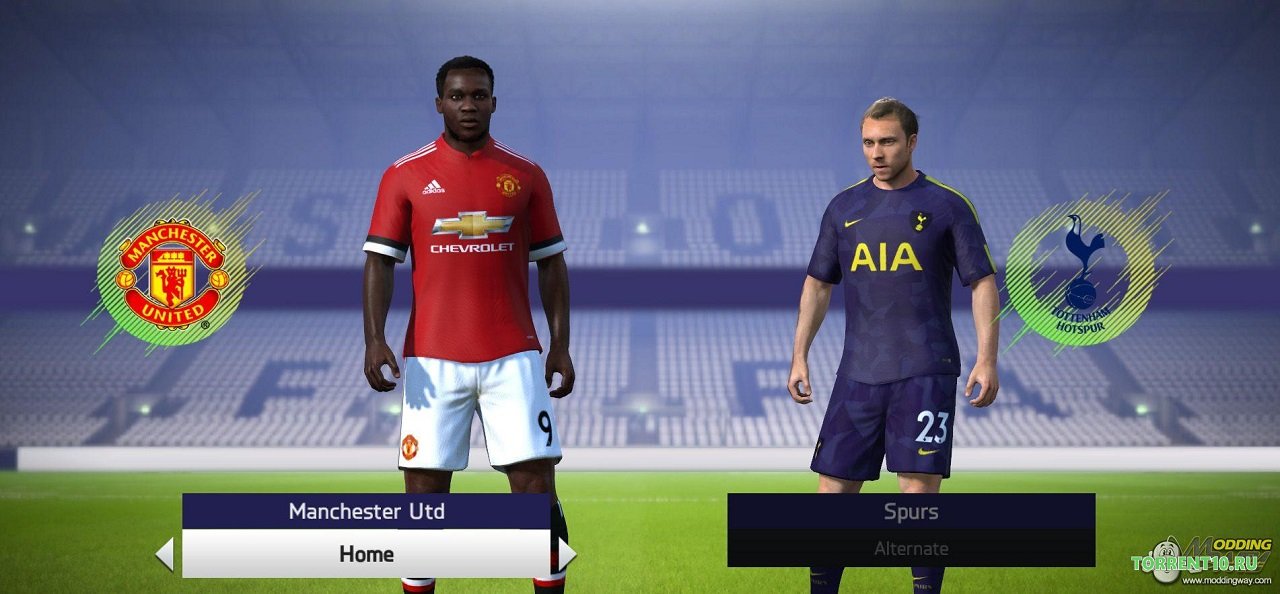Pick the Spurs Alternate kit bar

point(910,549)
